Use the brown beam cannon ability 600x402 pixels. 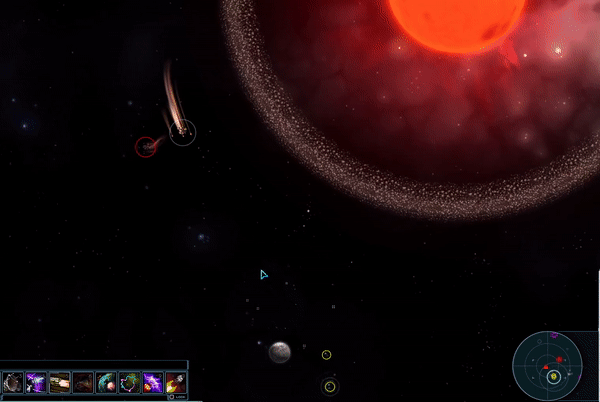tap(60, 382)
